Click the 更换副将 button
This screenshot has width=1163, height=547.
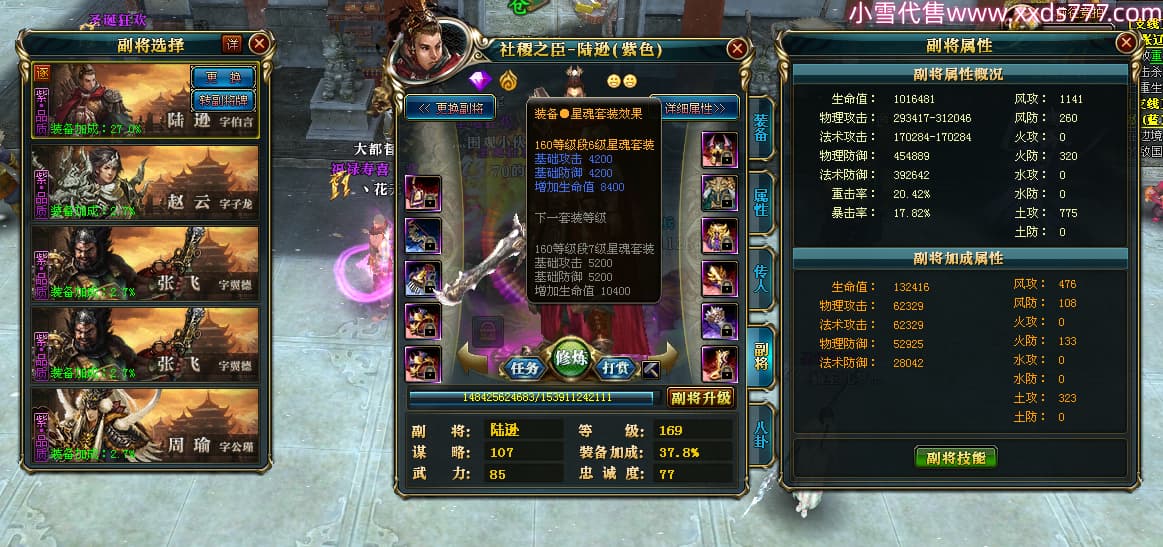tap(451, 107)
